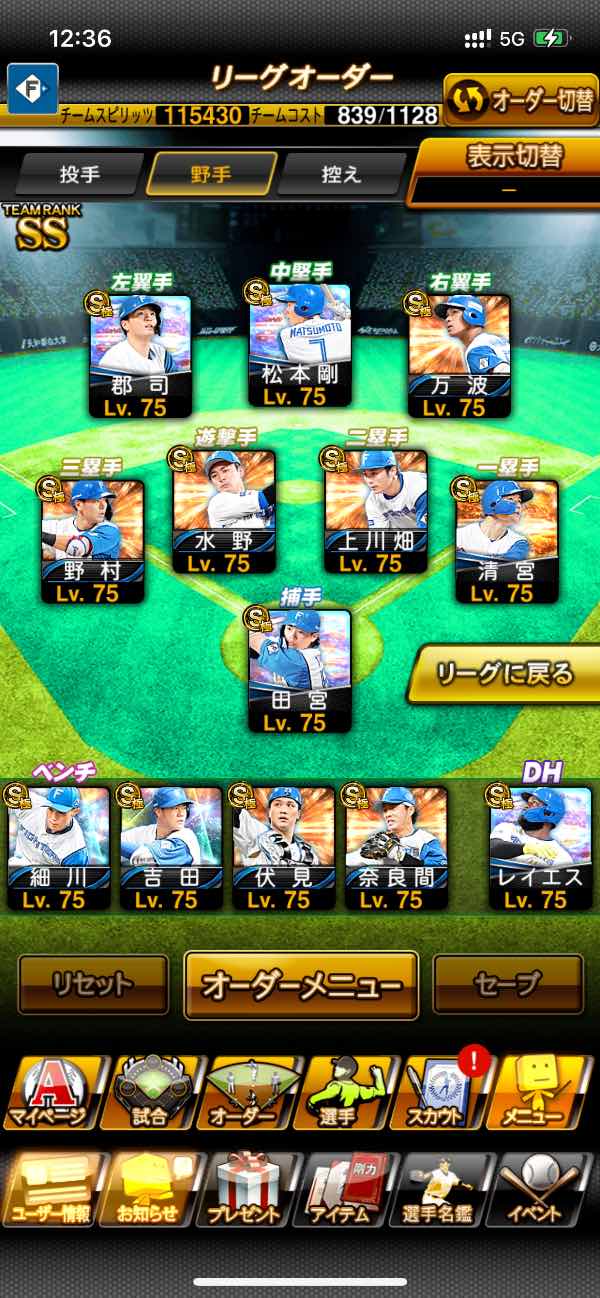This screenshot has width=600, height=1298.
Task: Switch to the 投手 tab
Action: tap(80, 174)
